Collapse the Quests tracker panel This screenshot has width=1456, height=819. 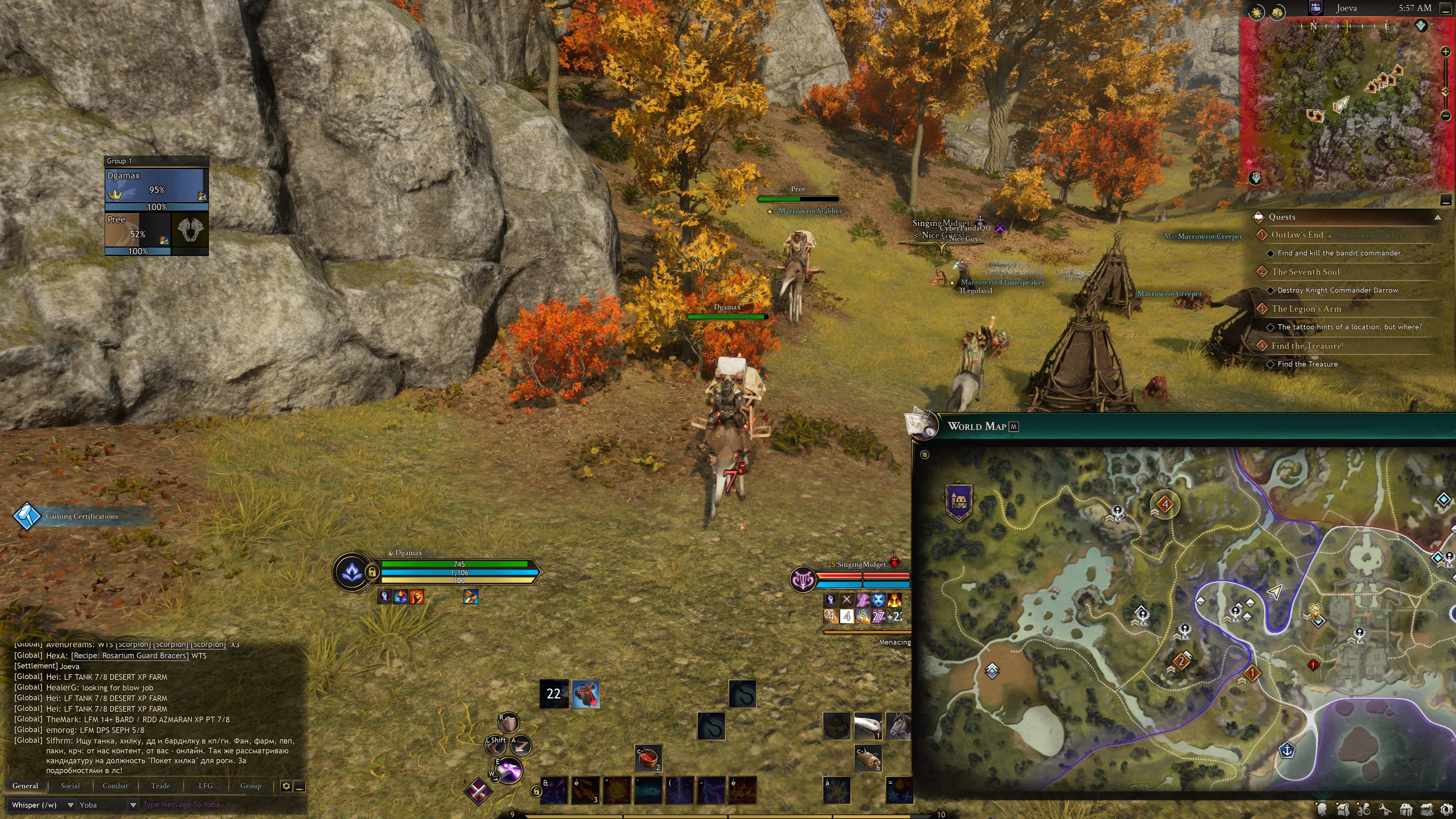click(x=1437, y=218)
